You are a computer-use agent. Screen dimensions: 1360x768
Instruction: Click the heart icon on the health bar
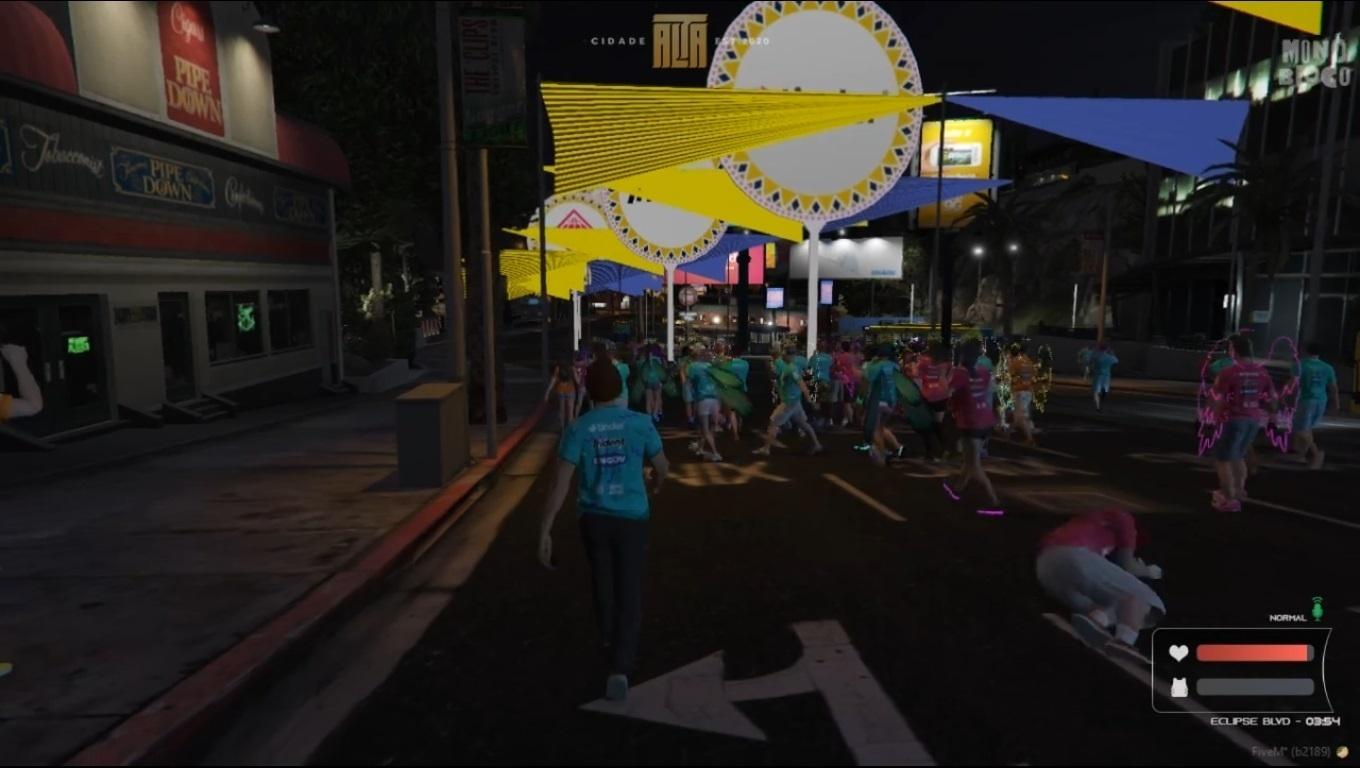click(x=1181, y=651)
